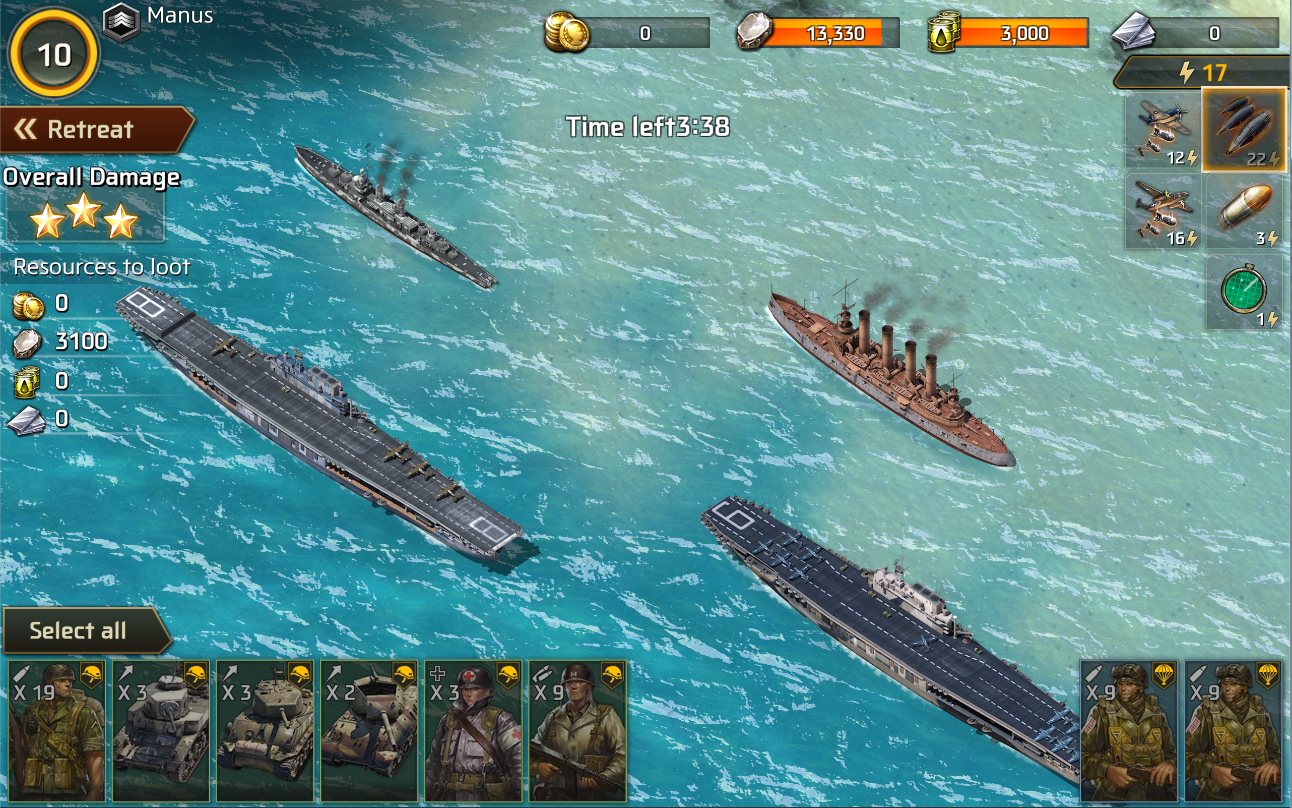Activate the green radar scan ability
This screenshot has height=808, width=1292.
1244,291
